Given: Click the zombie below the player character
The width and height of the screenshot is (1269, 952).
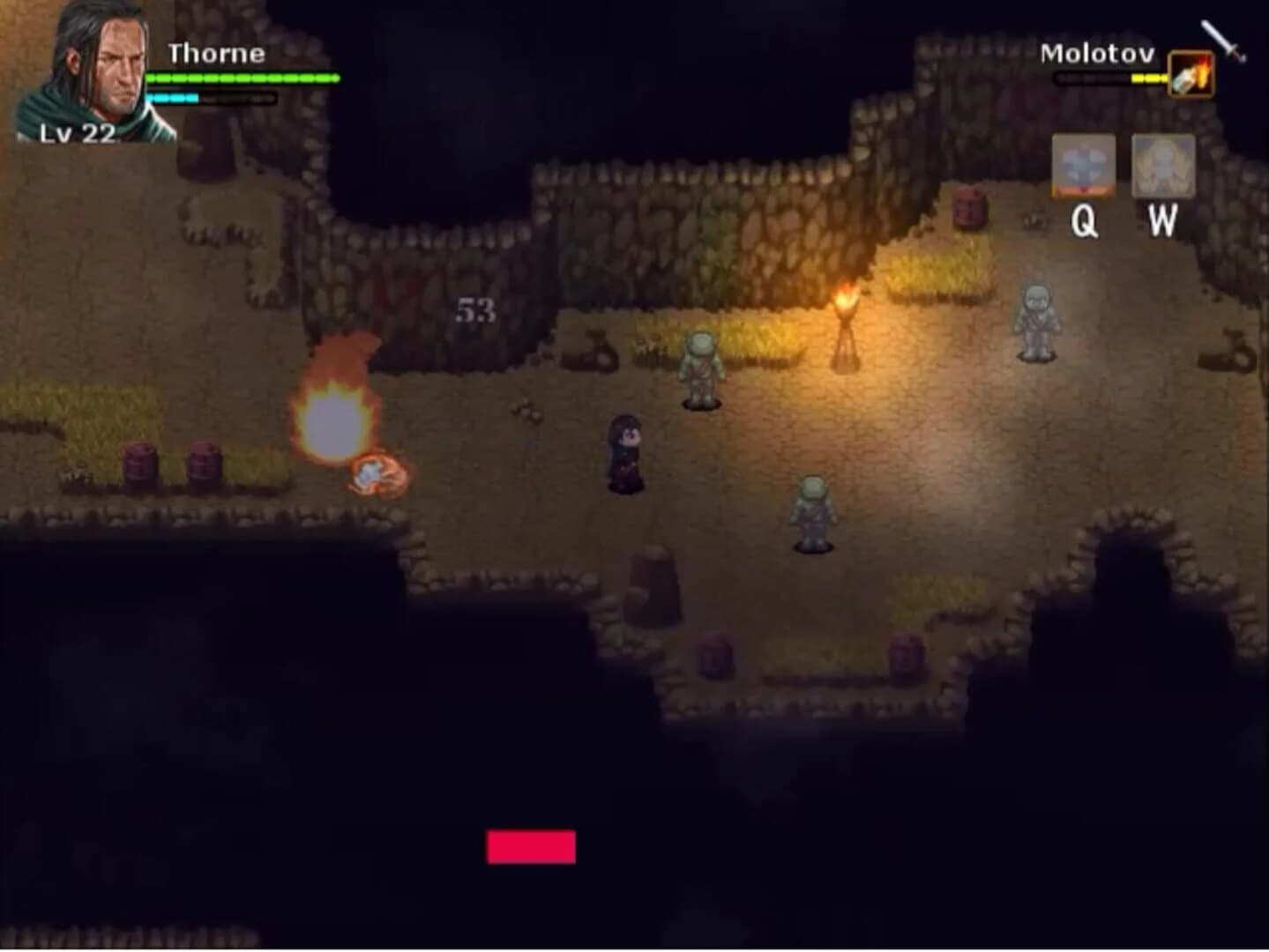Looking at the screenshot, I should pos(810,511).
